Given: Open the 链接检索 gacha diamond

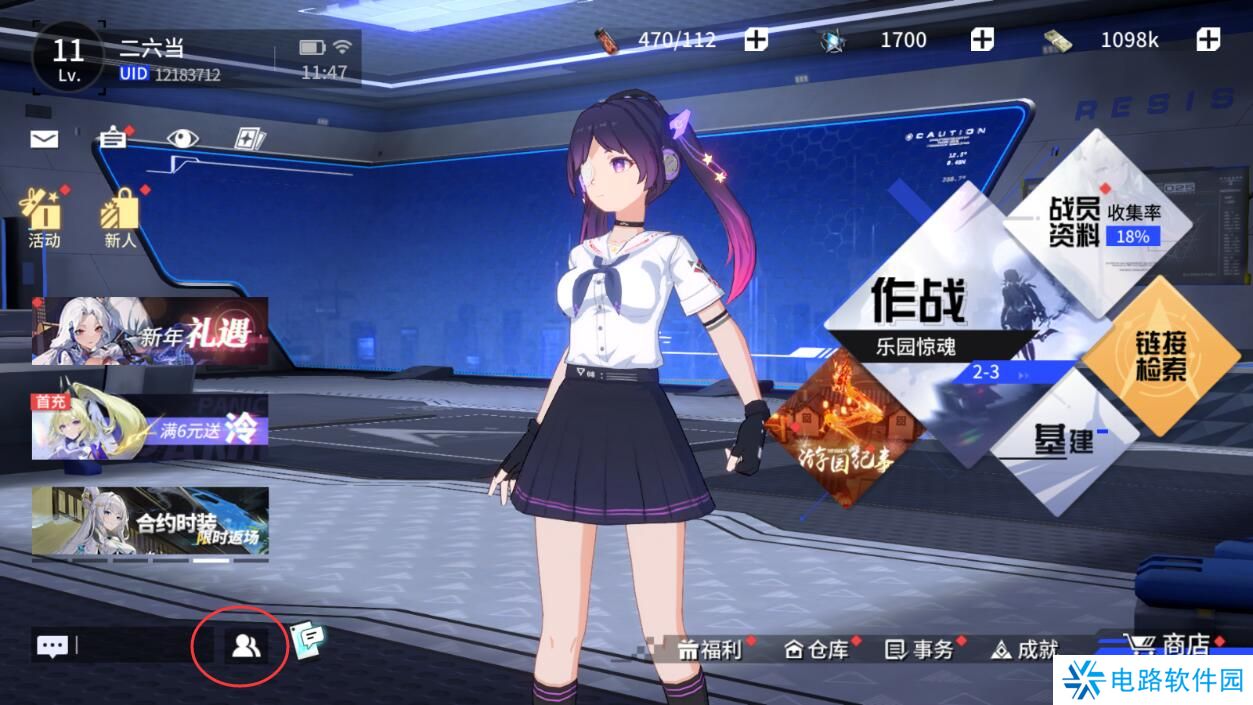Looking at the screenshot, I should click(1160, 356).
